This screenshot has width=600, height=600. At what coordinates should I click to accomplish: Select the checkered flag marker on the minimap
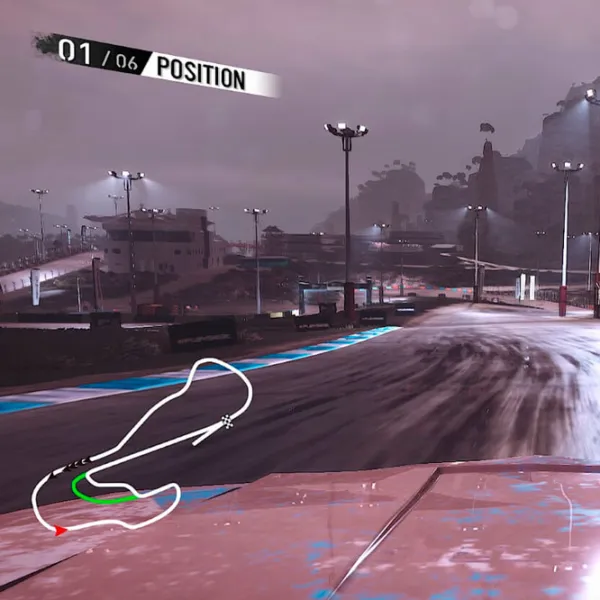(x=228, y=421)
